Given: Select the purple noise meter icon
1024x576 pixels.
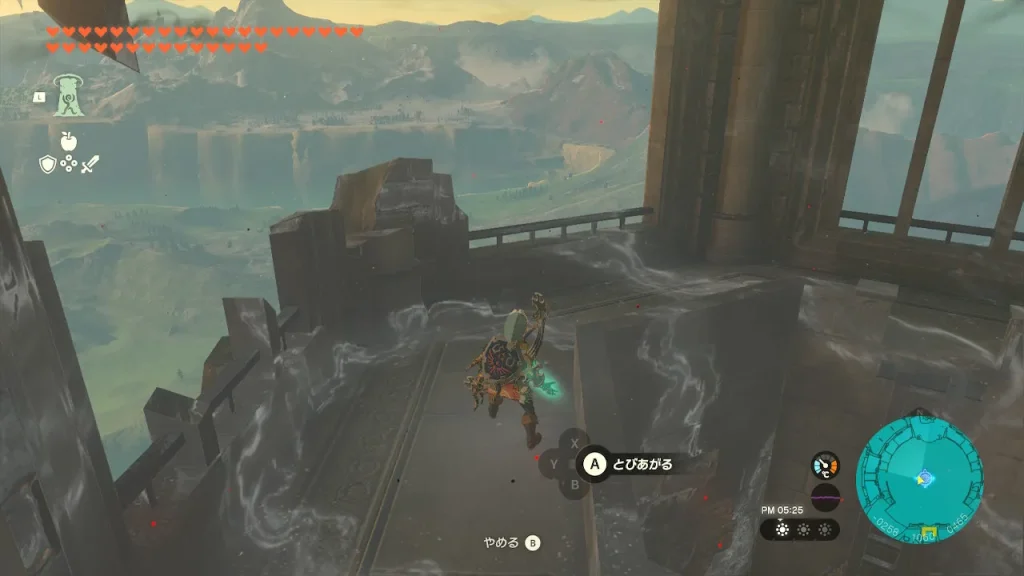Looking at the screenshot, I should pyautogui.click(x=825, y=497).
